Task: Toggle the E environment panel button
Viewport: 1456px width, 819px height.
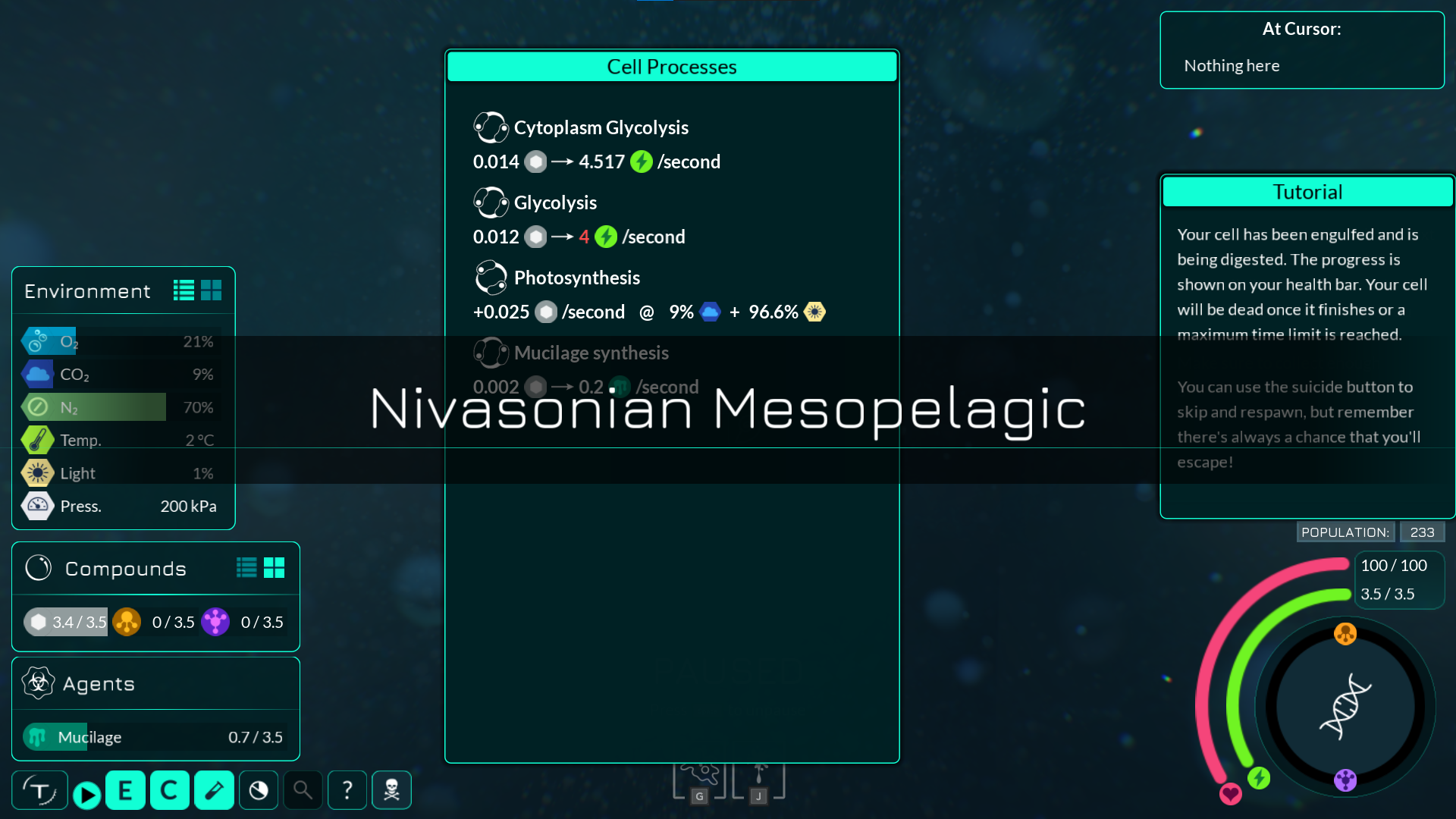Action: (x=125, y=789)
